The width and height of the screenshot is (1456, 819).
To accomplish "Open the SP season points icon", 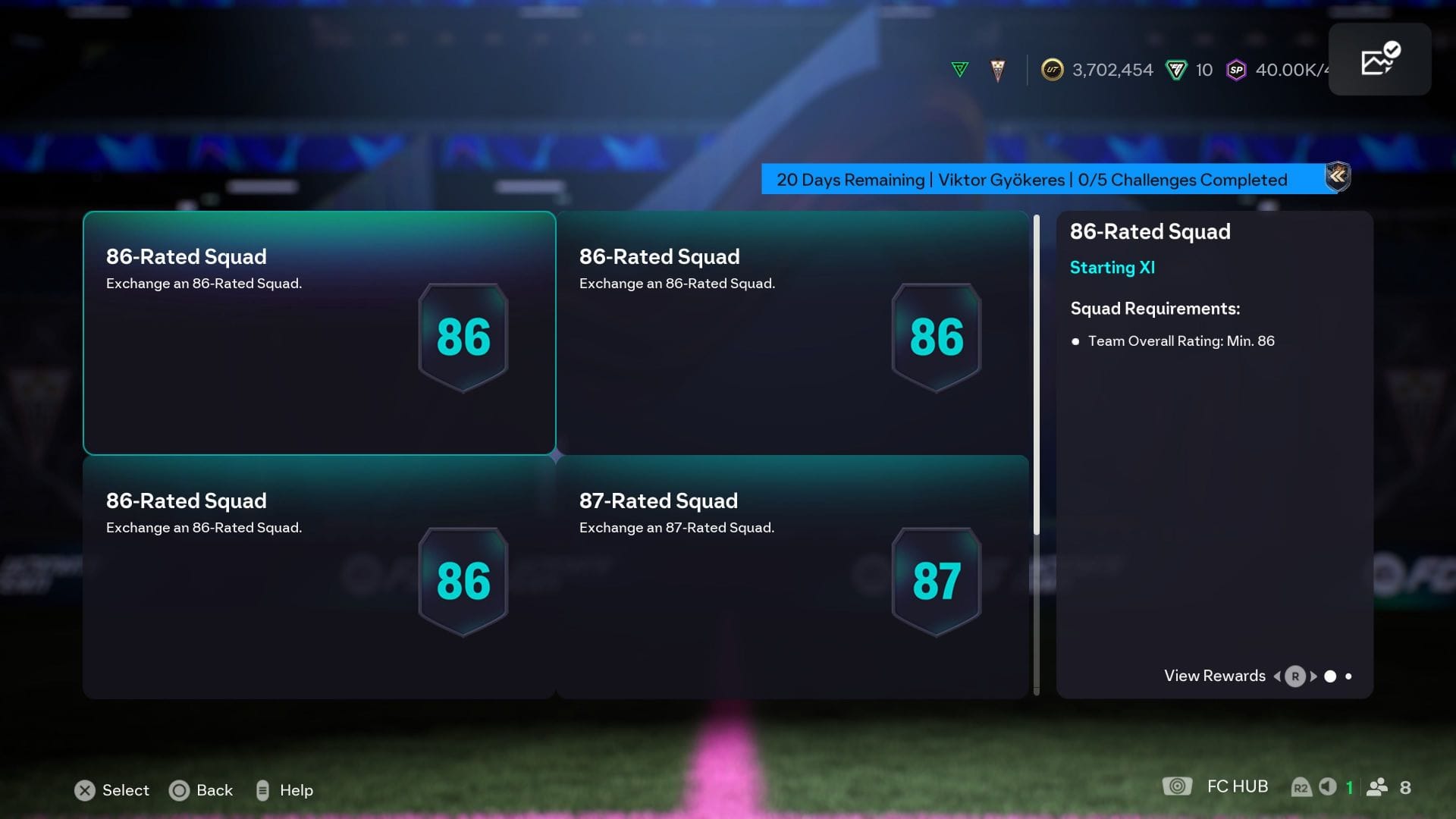I will 1236,71.
